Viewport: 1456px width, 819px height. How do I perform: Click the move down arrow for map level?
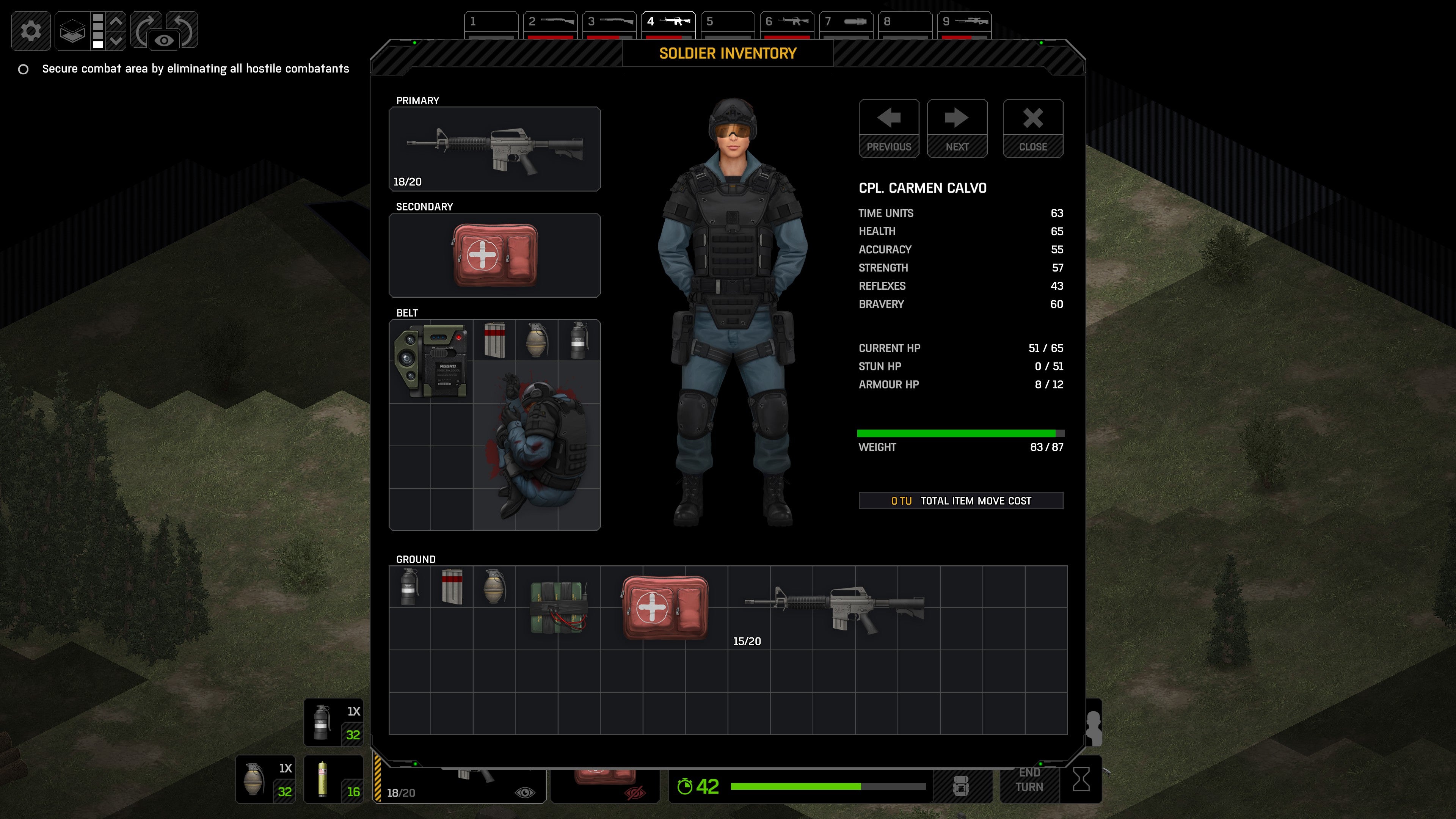(x=116, y=41)
